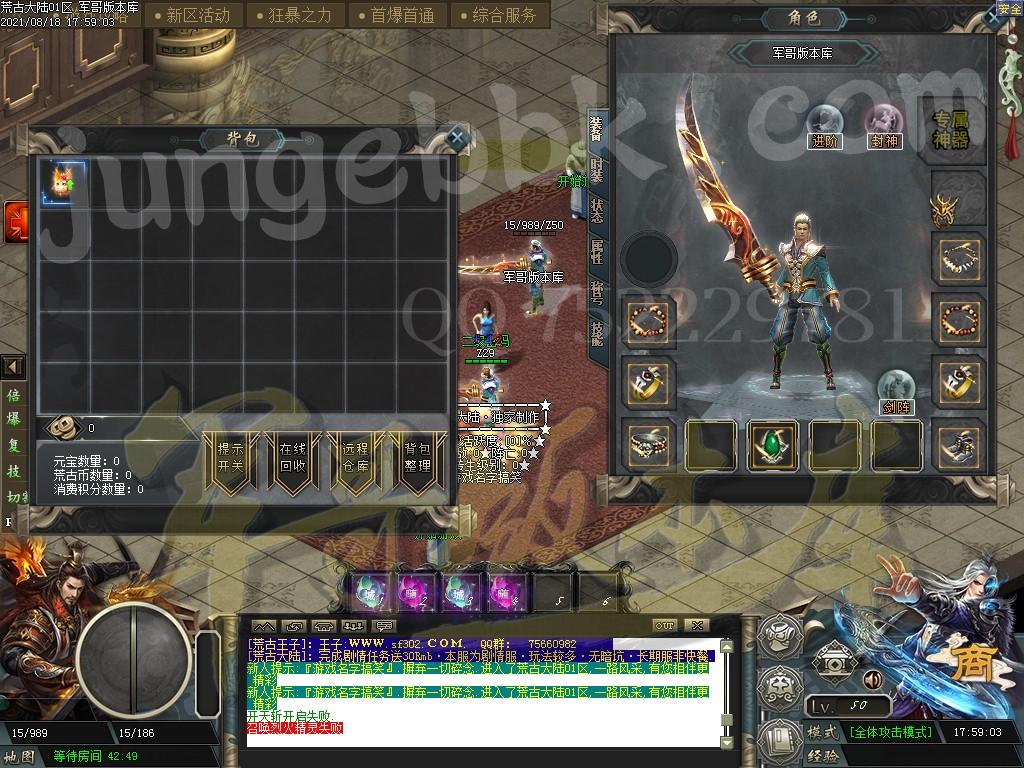Switch to the 时装 tab
1024x768 pixels.
[597, 170]
